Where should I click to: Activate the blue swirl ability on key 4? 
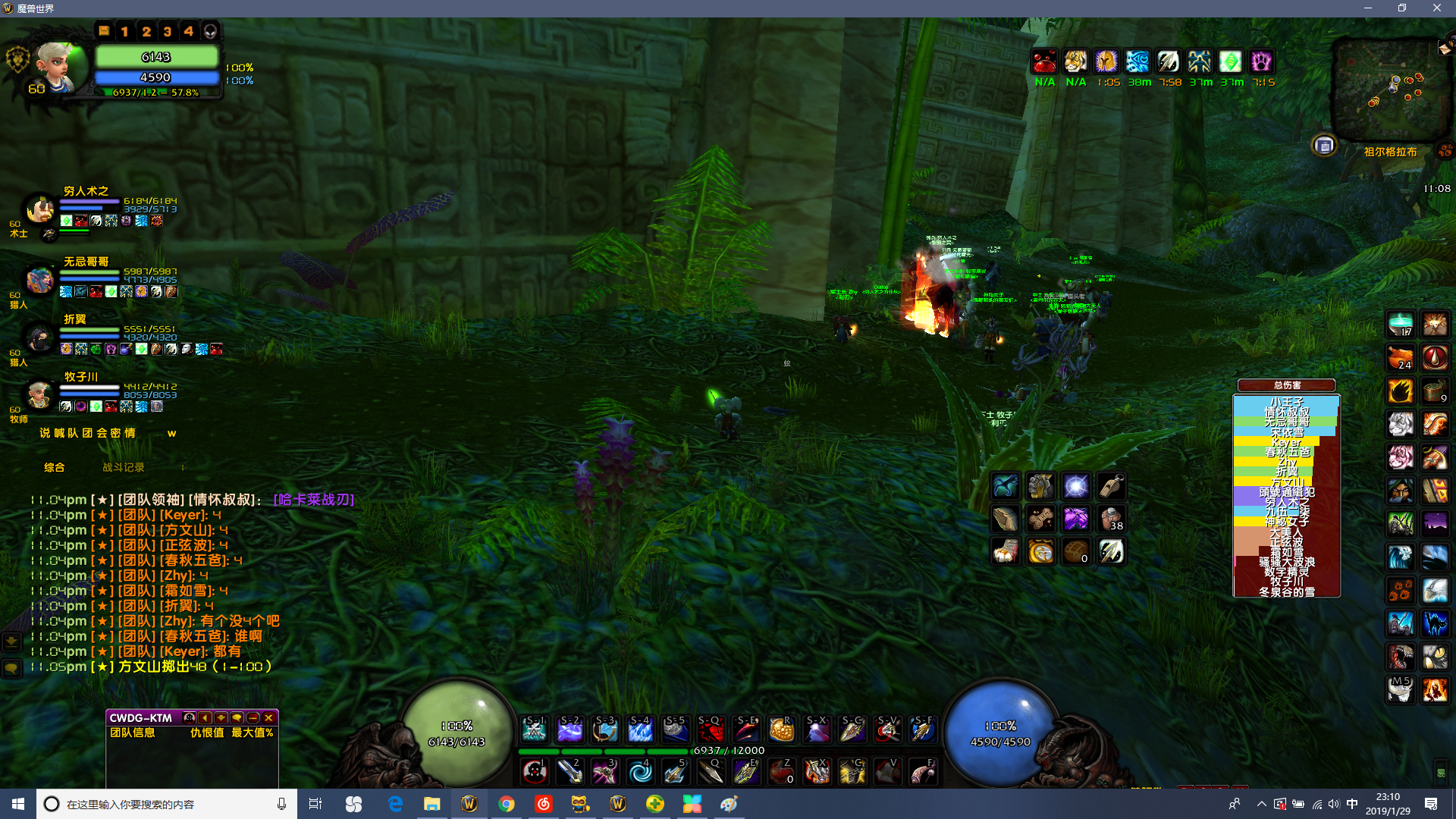pyautogui.click(x=640, y=772)
